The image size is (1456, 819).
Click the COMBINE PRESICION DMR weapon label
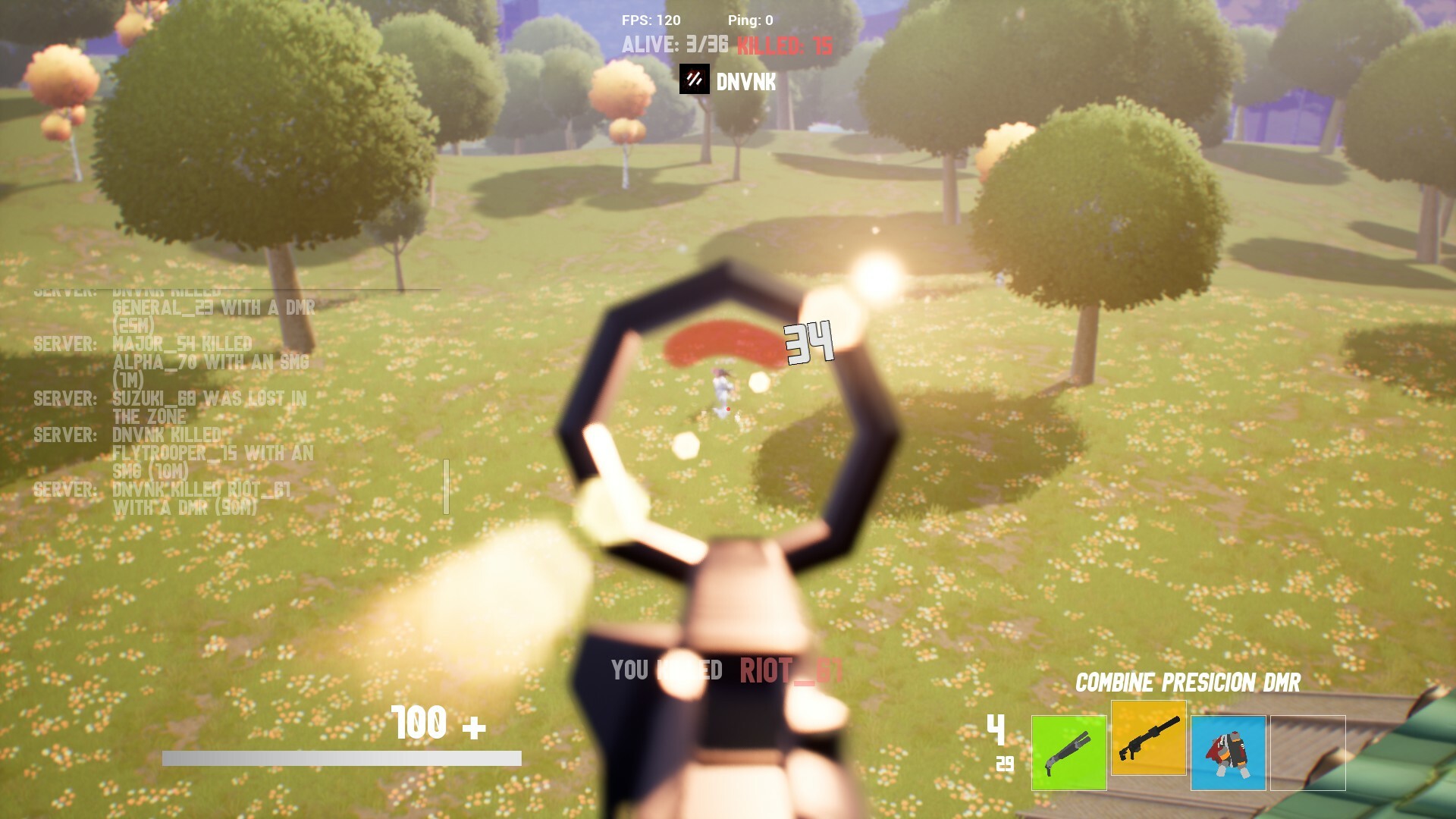pyautogui.click(x=1186, y=683)
